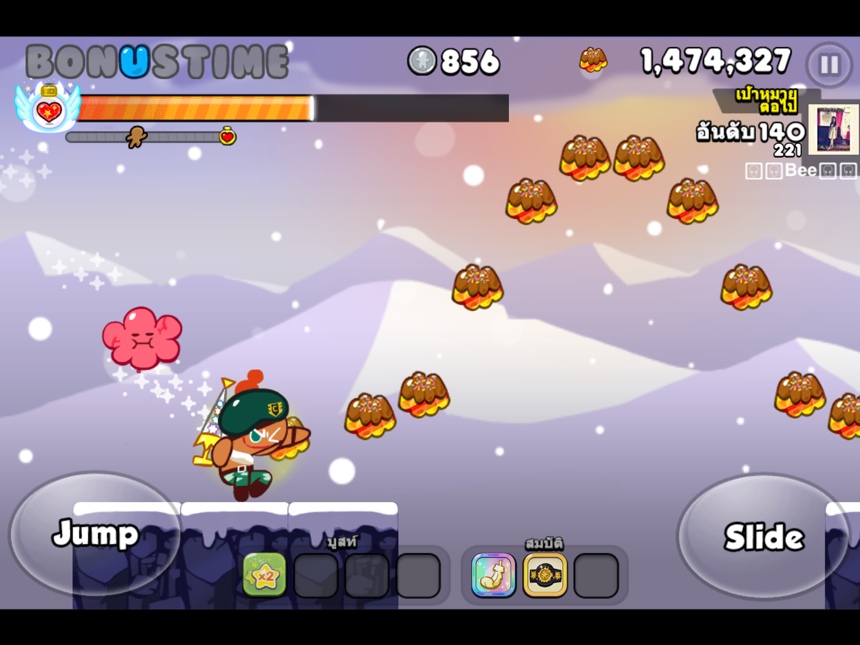
Task: Open the next target player's avatar
Action: [833, 130]
